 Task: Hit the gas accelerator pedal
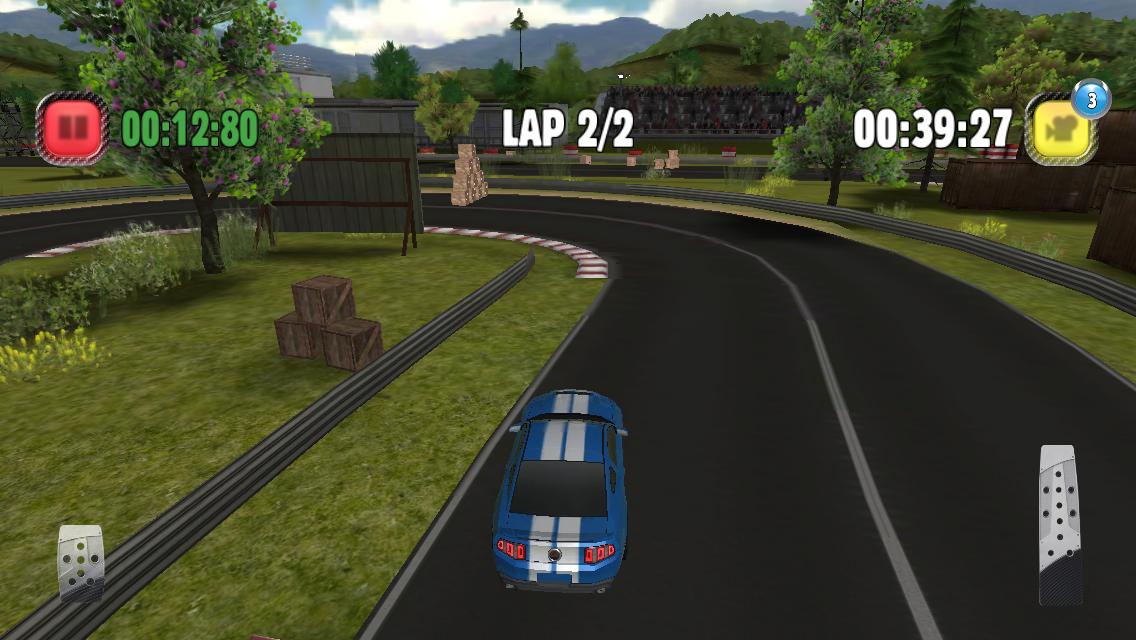pyautogui.click(x=1059, y=523)
